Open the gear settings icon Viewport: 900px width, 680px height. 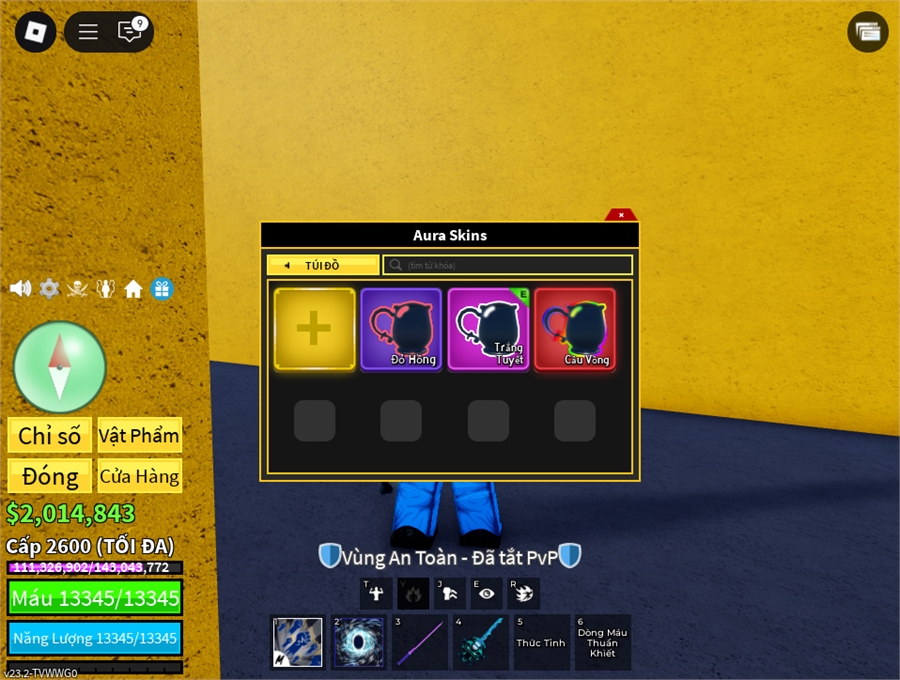pyautogui.click(x=49, y=289)
